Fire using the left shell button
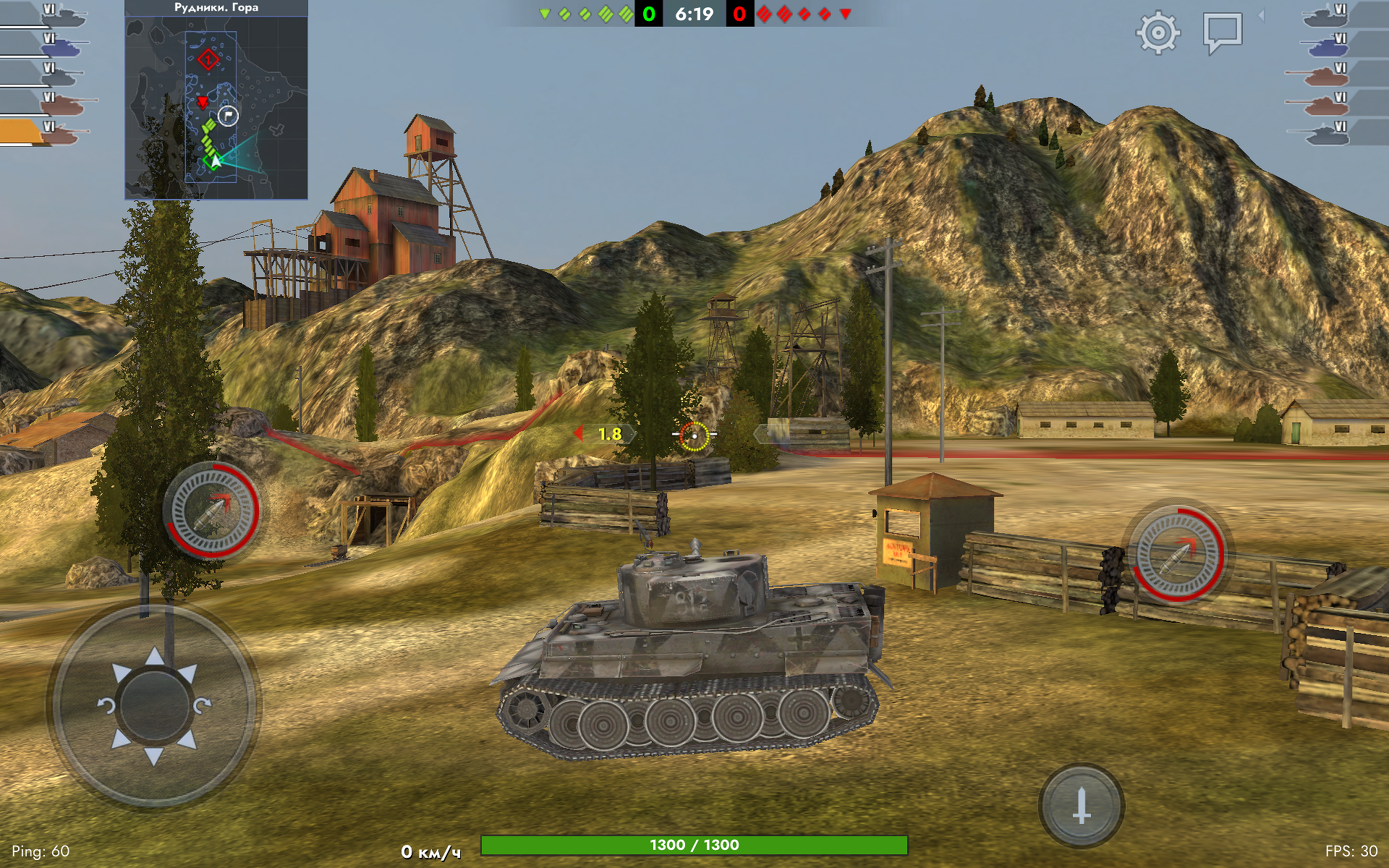Viewport: 1389px width, 868px height. tap(212, 511)
